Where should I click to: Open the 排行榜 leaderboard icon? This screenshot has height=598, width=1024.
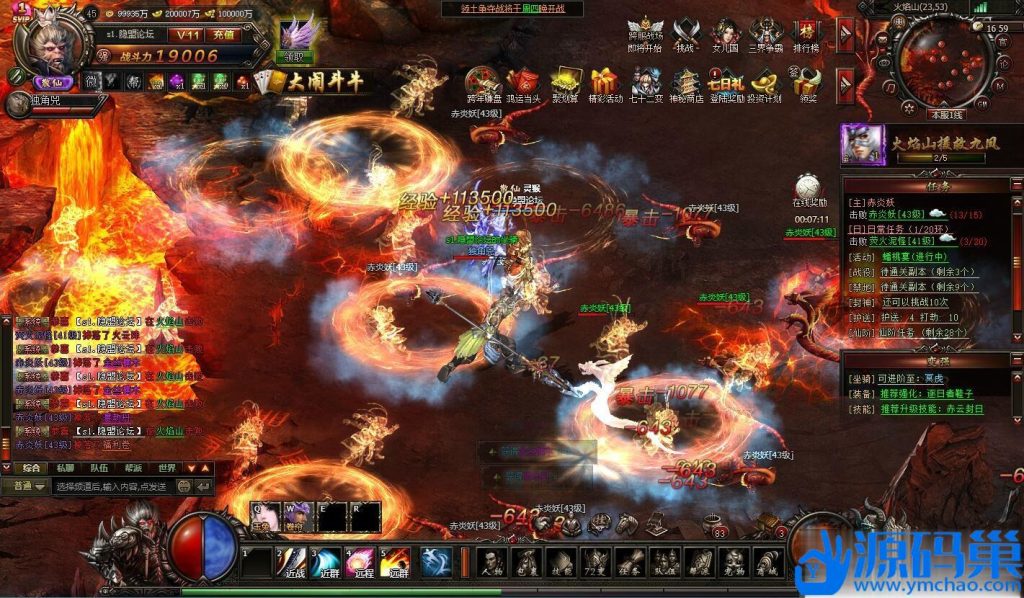click(x=804, y=36)
